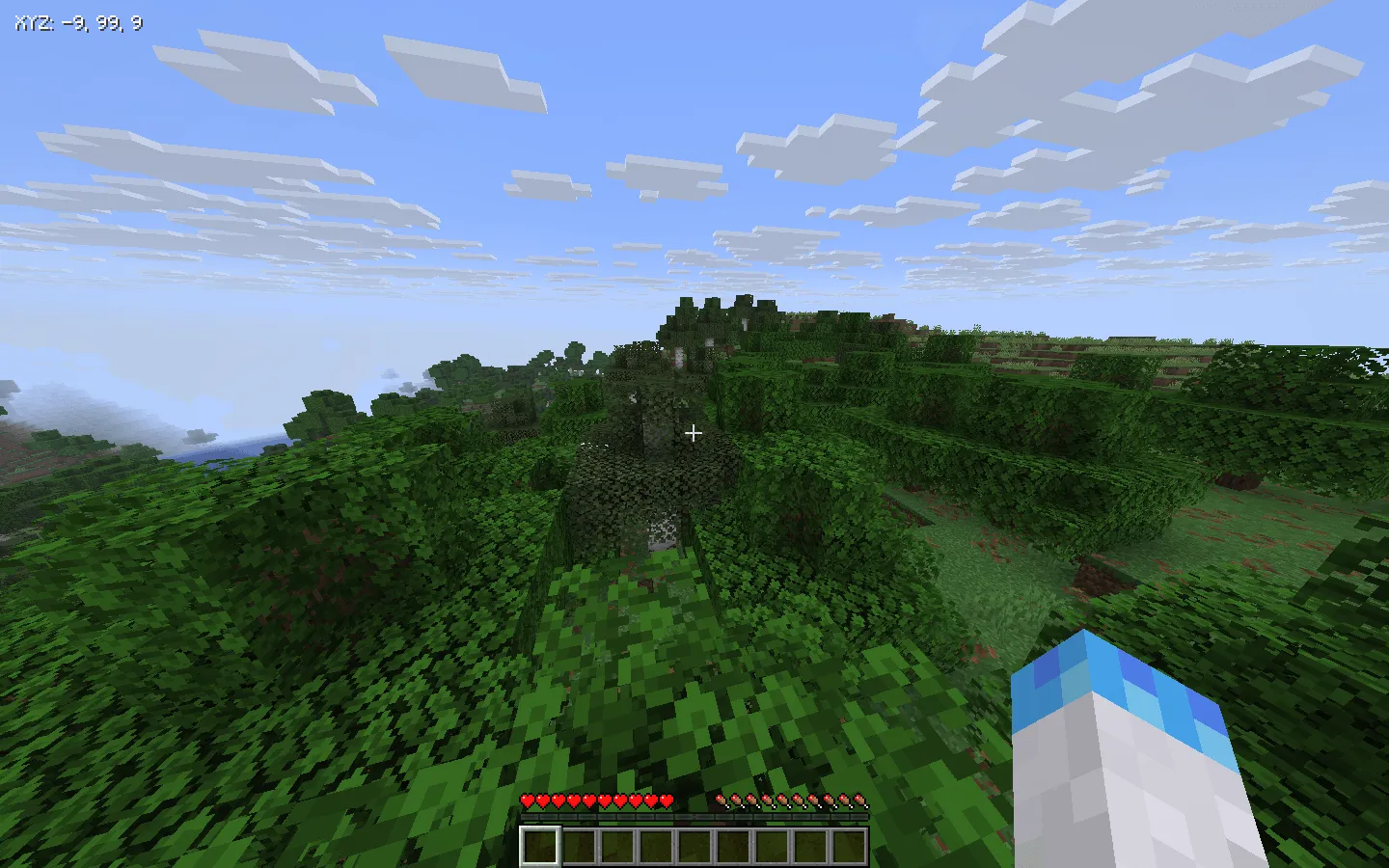Image resolution: width=1389 pixels, height=868 pixels.
Task: Click the crosshair at screen center
Action: 694,433
